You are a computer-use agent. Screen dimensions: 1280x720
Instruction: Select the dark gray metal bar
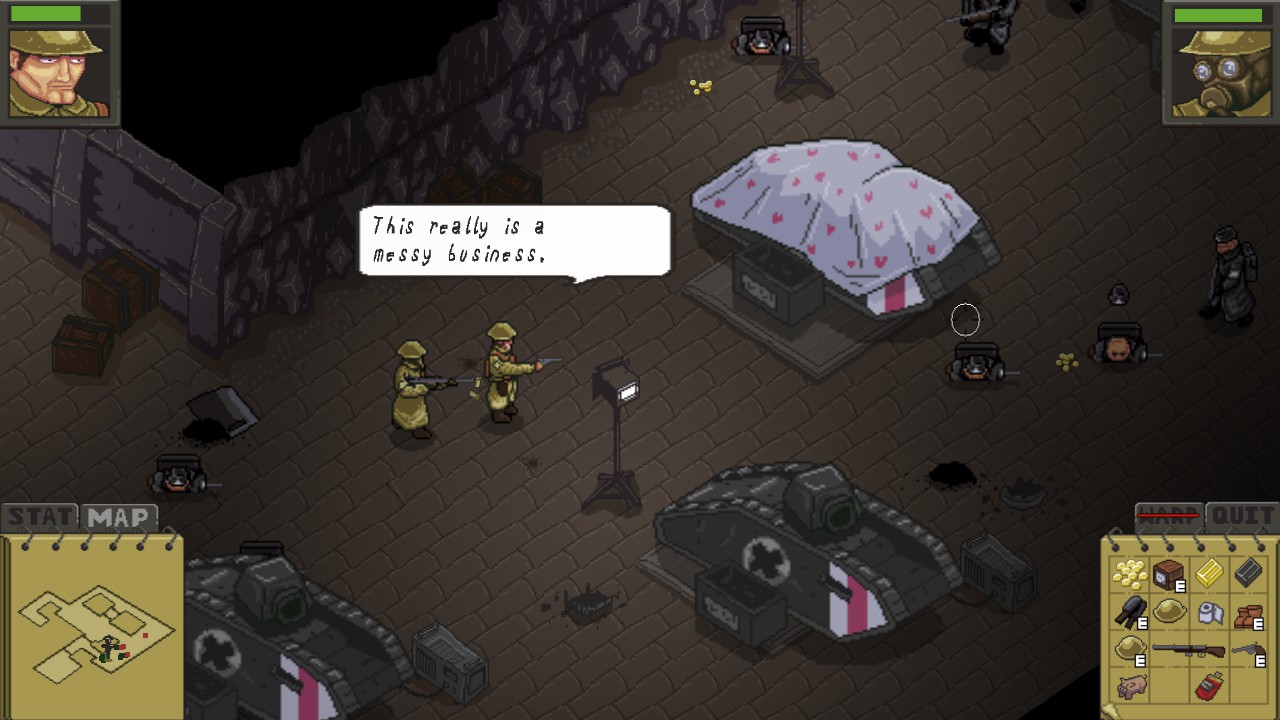1248,574
